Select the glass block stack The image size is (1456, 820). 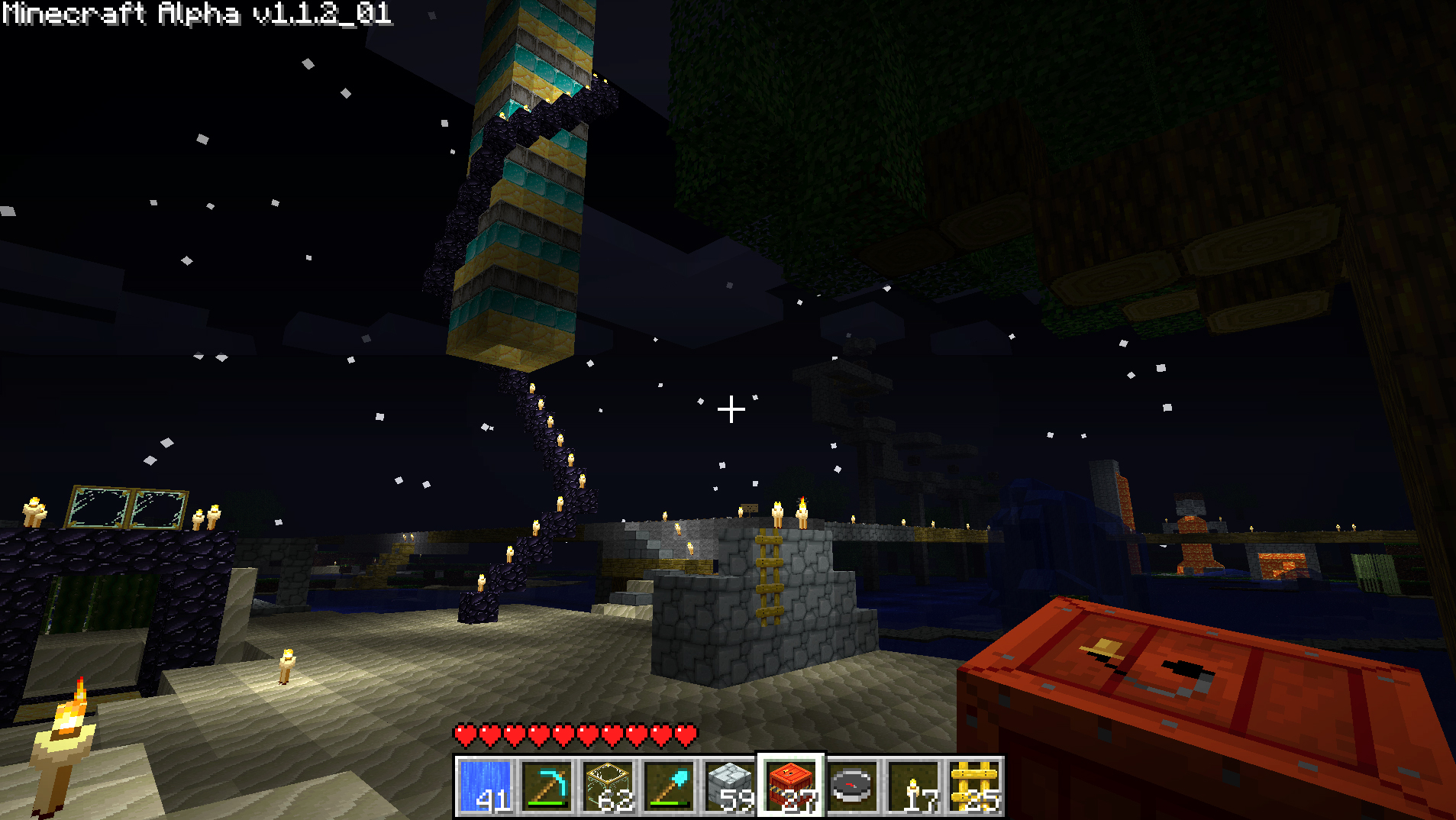coord(608,786)
